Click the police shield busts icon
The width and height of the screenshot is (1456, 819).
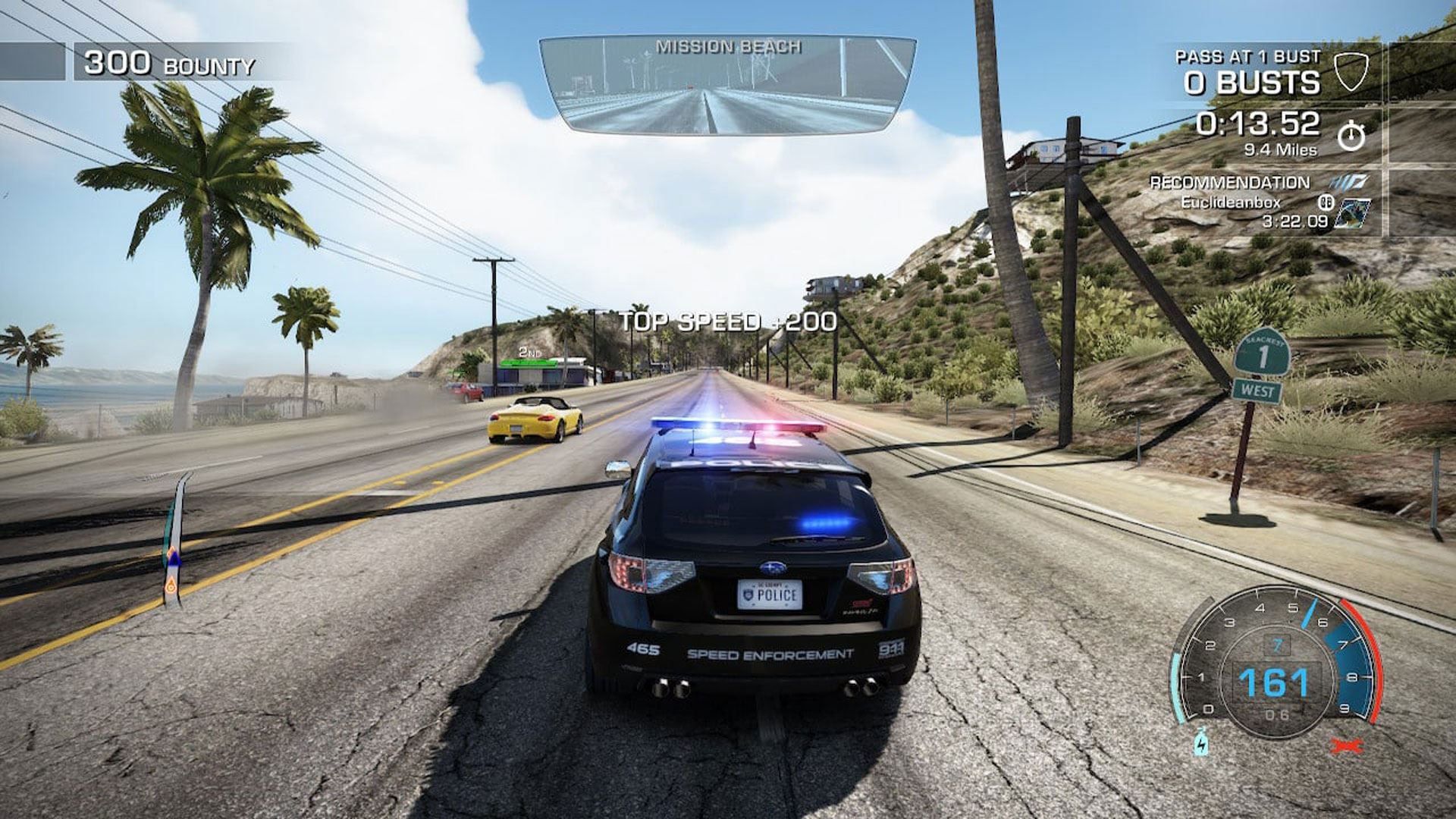click(1349, 72)
